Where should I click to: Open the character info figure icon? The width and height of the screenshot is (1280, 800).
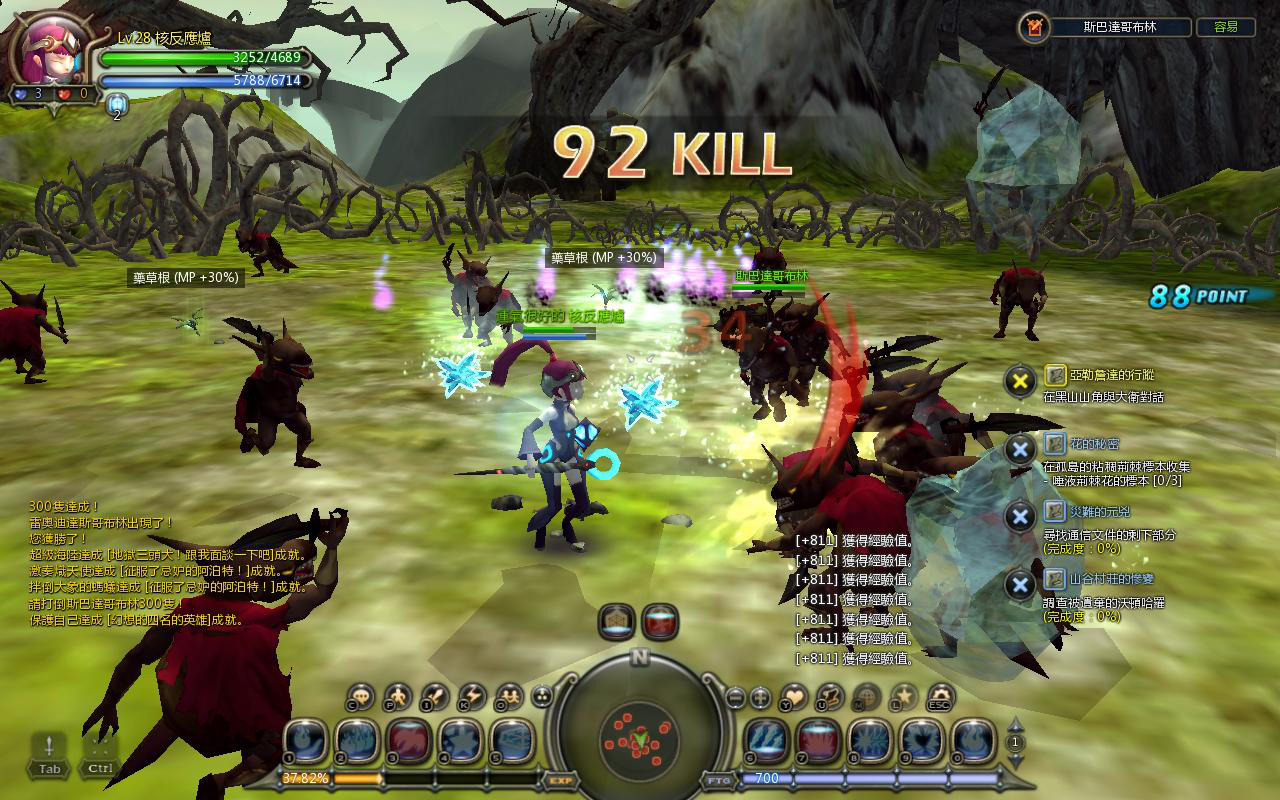point(398,696)
